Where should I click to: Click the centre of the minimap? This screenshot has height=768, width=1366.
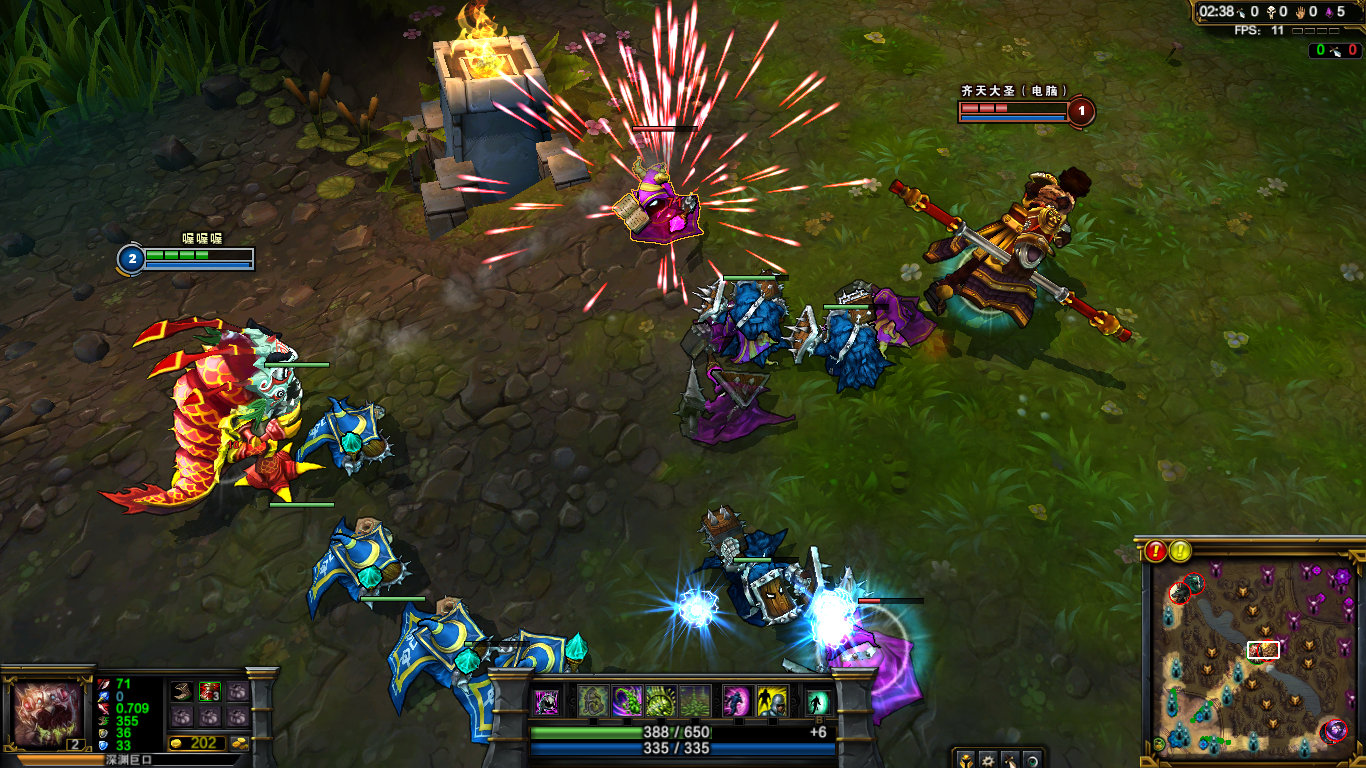point(1252,656)
